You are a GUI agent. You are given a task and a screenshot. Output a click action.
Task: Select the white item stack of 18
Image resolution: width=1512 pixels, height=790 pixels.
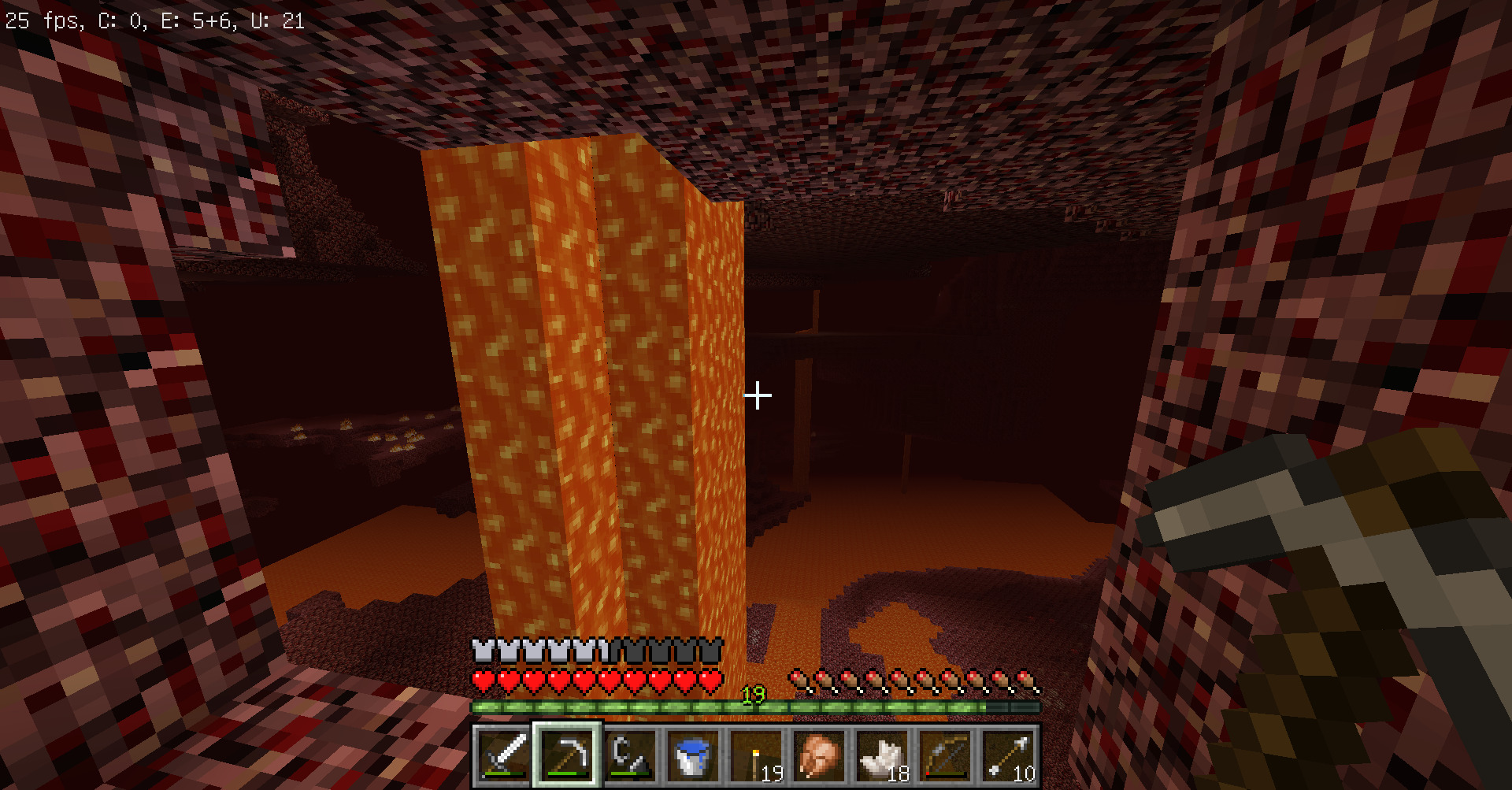[882, 755]
